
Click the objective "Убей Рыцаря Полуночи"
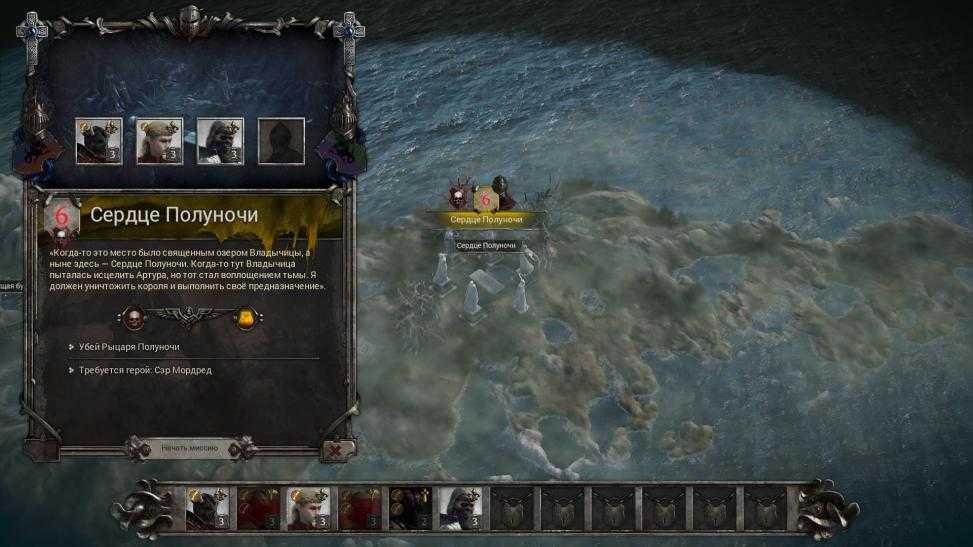coord(130,347)
